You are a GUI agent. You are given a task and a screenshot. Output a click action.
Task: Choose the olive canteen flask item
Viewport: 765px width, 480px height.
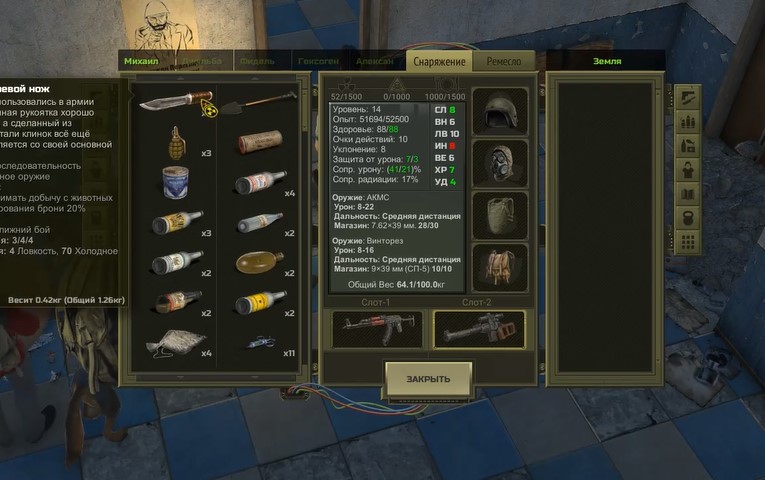[259, 262]
